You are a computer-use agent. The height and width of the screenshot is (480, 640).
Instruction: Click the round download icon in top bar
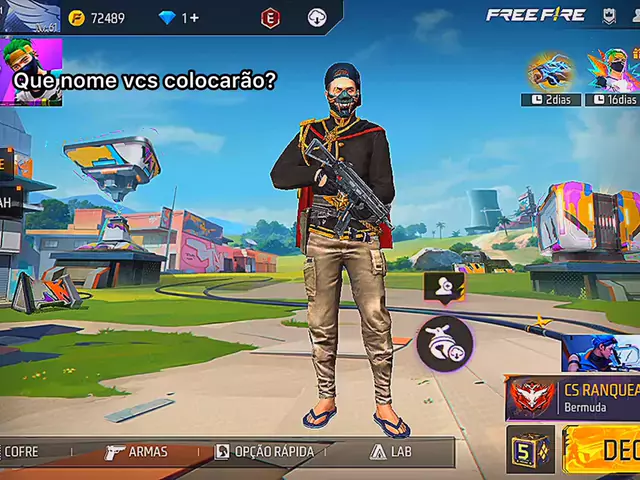tap(317, 17)
